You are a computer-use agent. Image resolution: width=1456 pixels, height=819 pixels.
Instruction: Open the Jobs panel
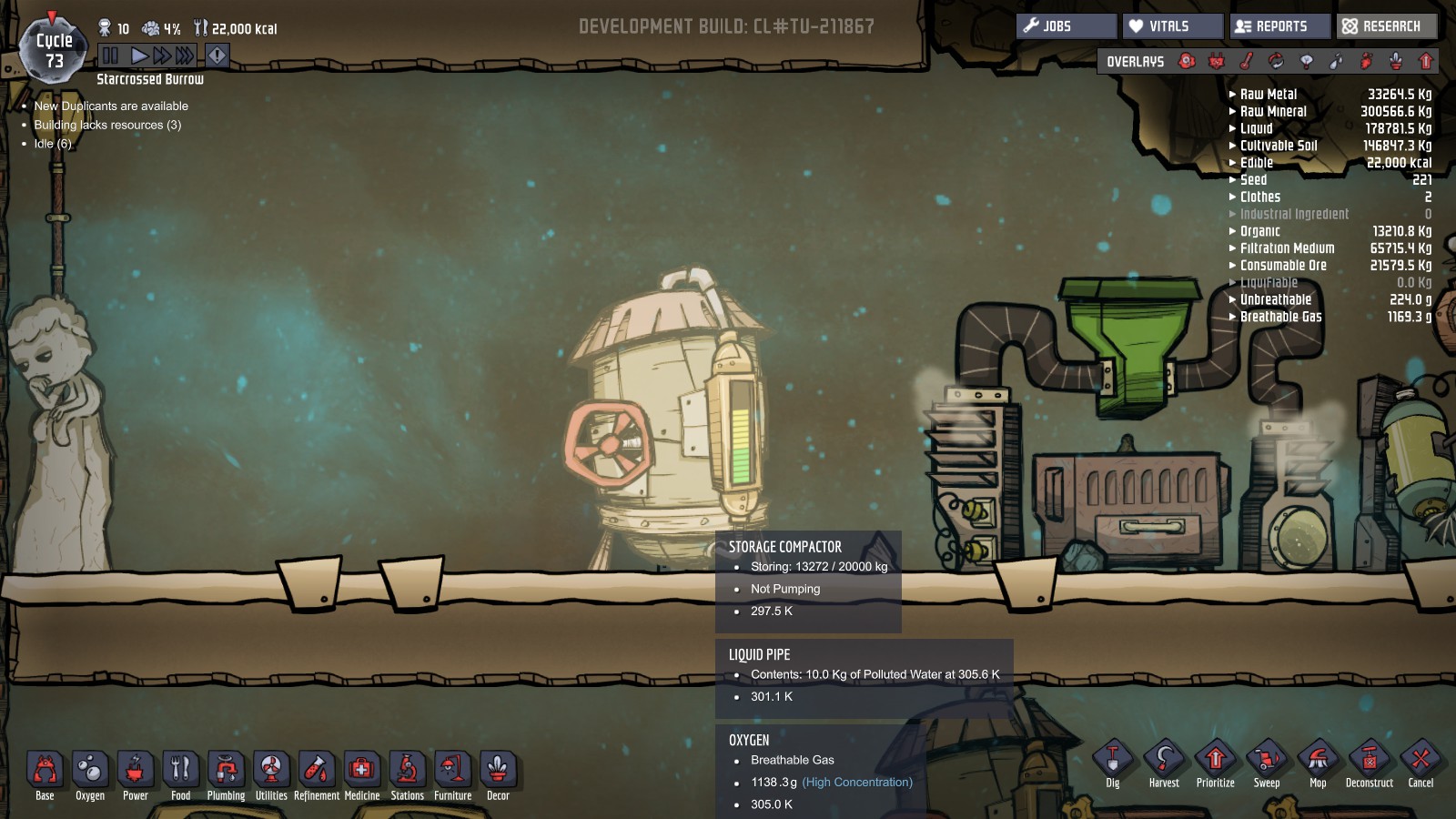coord(1066,26)
